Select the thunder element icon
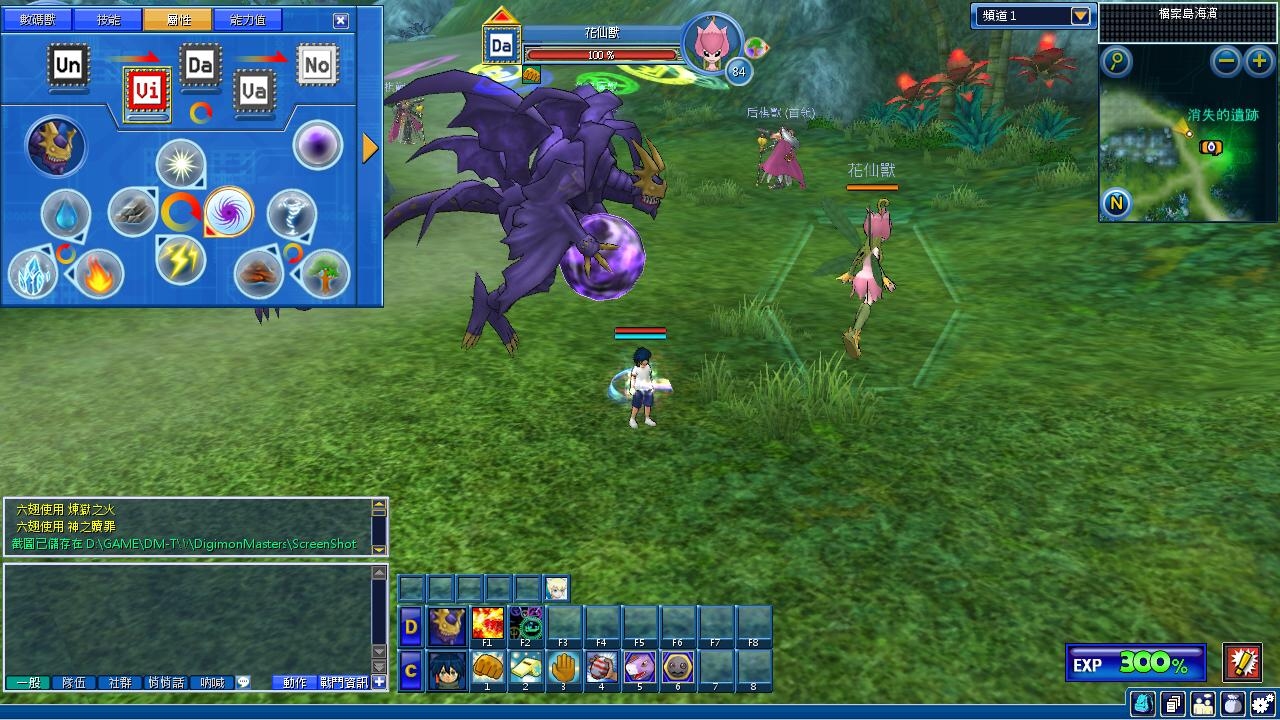The height and width of the screenshot is (720, 1280). pos(178,260)
